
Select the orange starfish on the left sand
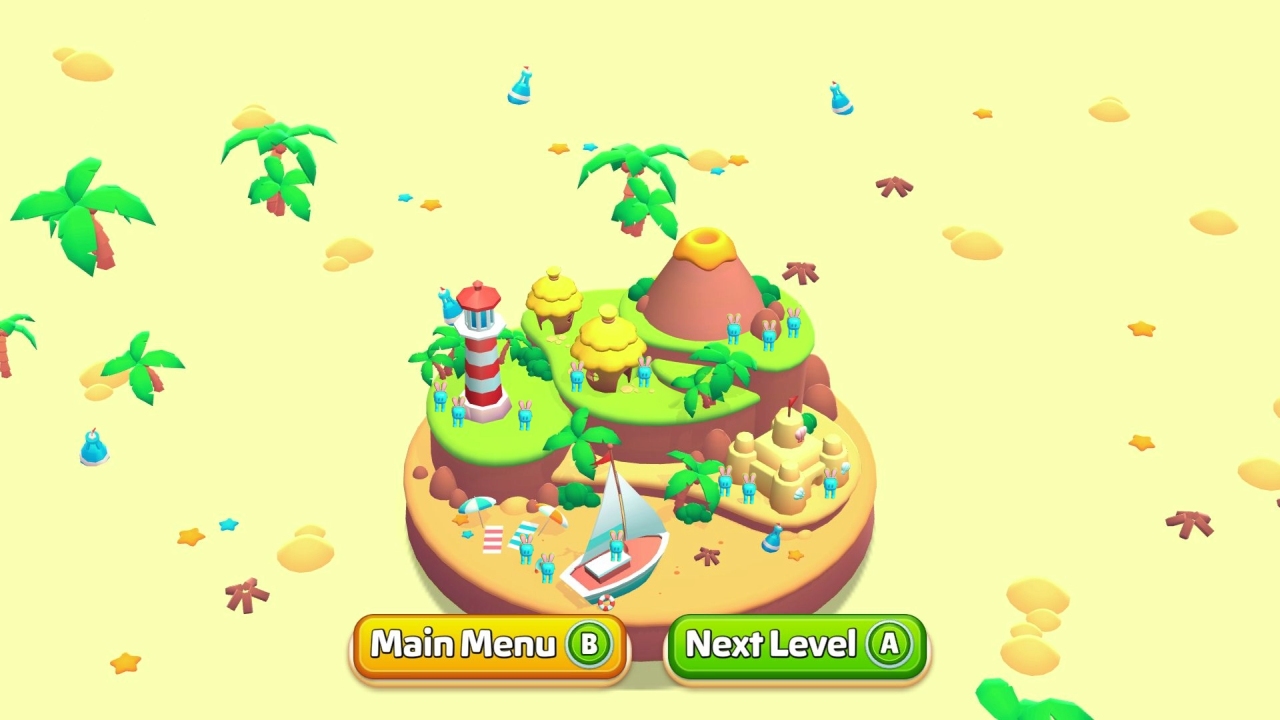pyautogui.click(x=460, y=520)
